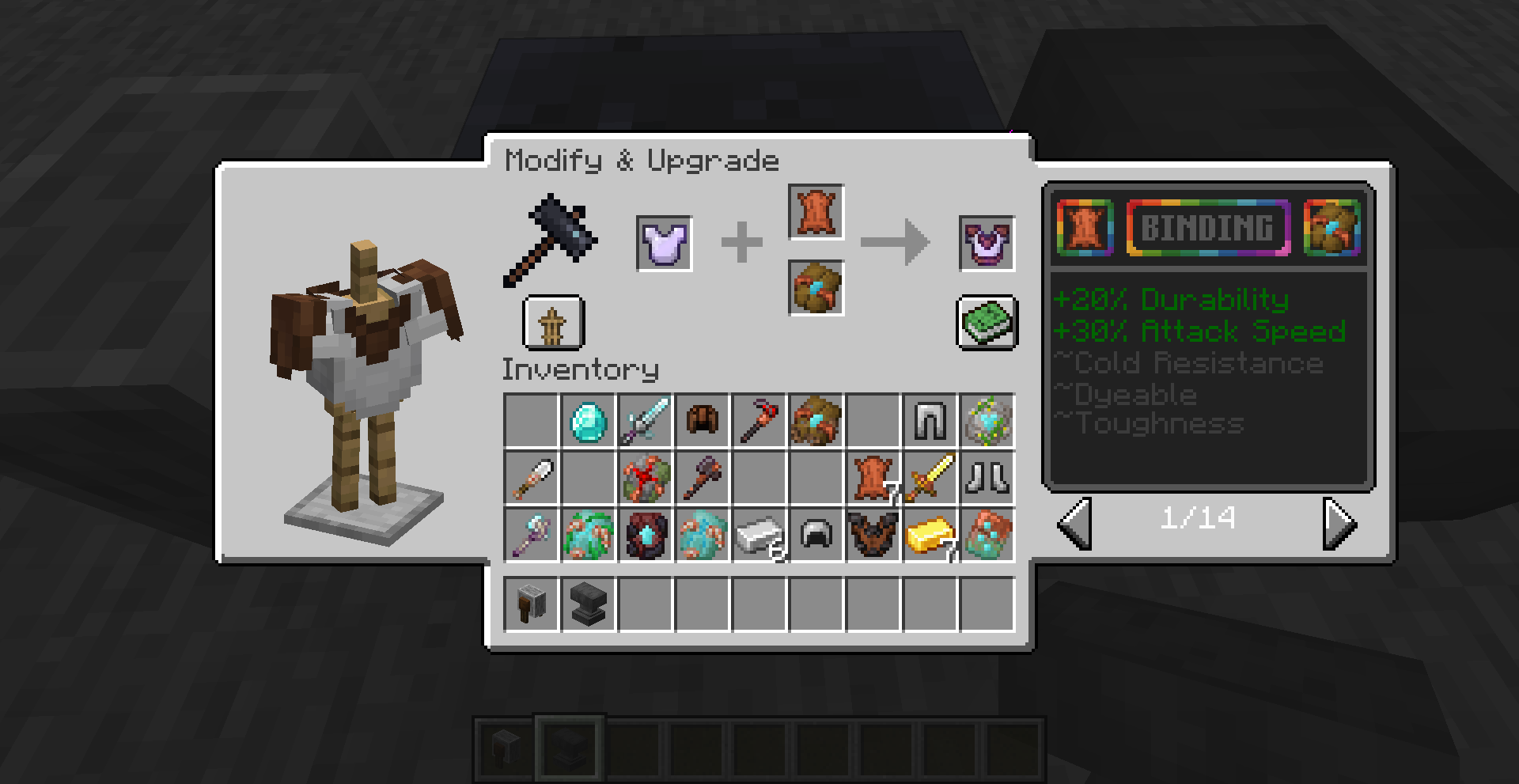The width and height of the screenshot is (1519, 784).
Task: Select the pale chestplate input slot
Action: click(665, 243)
